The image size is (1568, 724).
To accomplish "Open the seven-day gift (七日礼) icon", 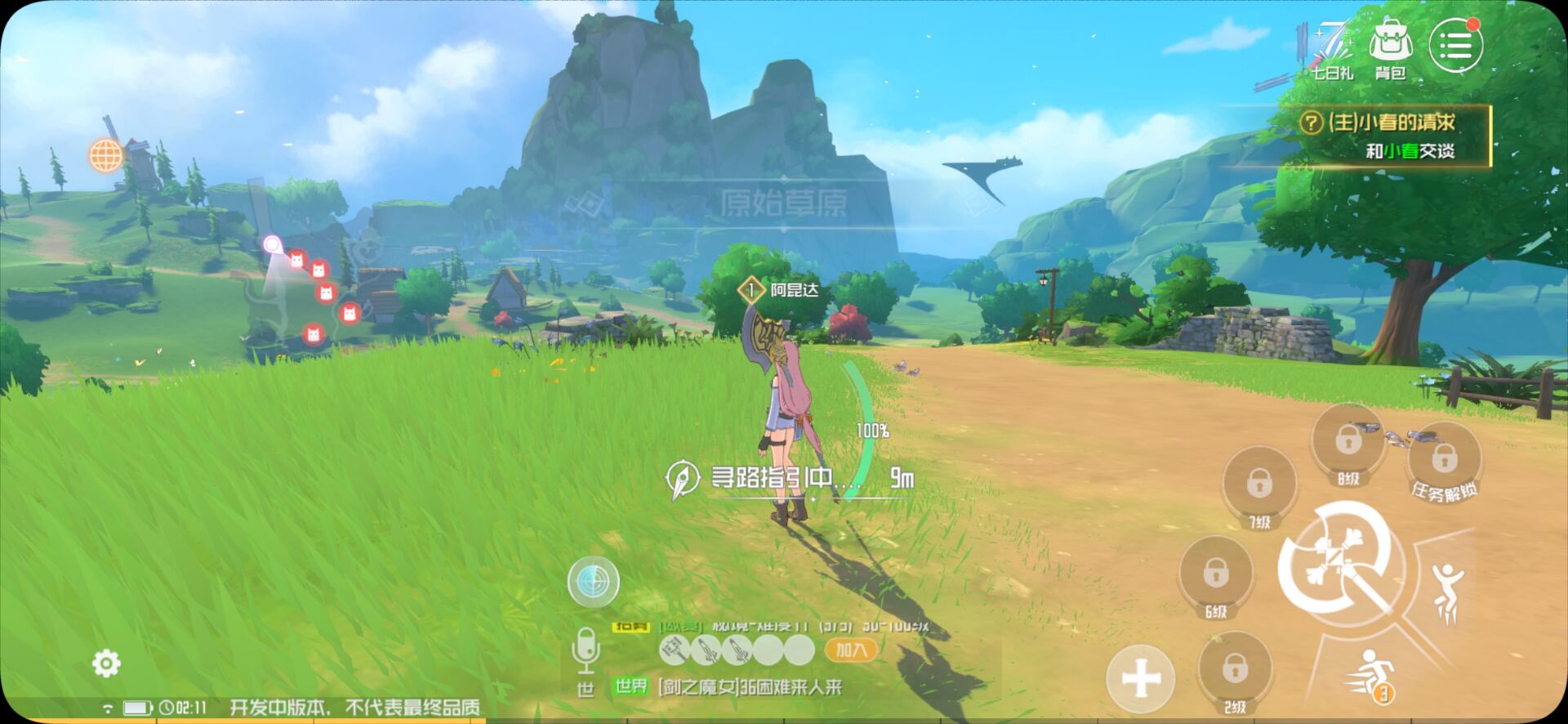I will coord(1331,49).
